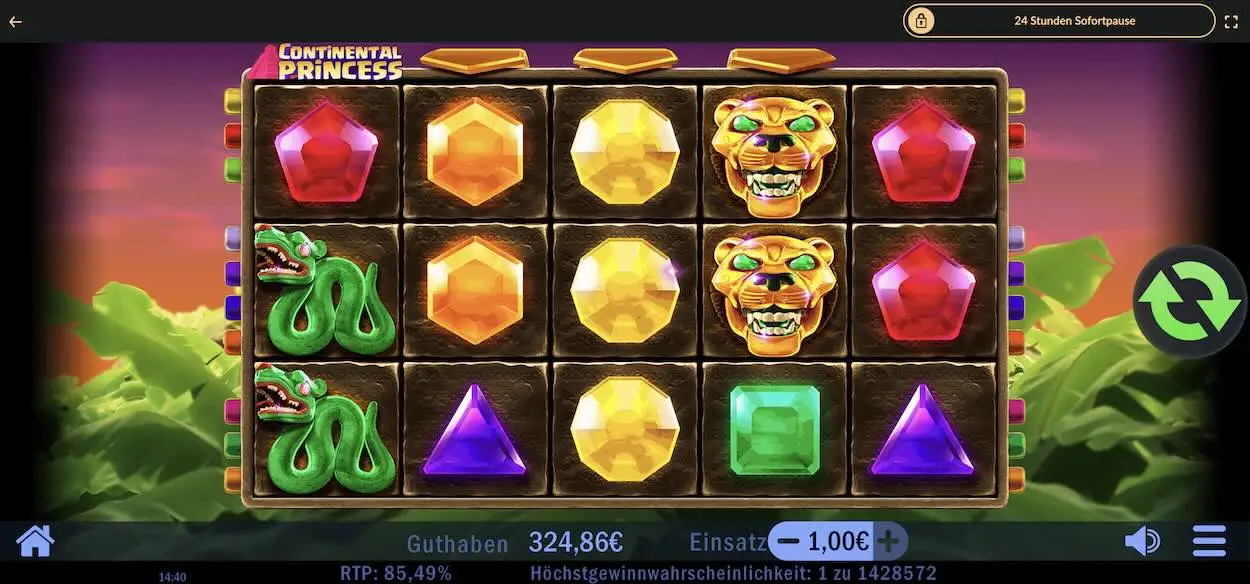Go to the home screen icon
The height and width of the screenshot is (584, 1250).
tap(35, 542)
